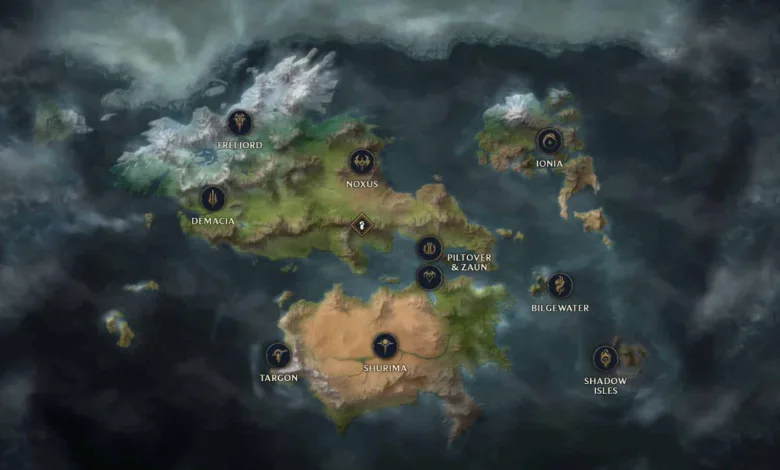
Task: Select the Freljord region marker
Action: point(239,123)
